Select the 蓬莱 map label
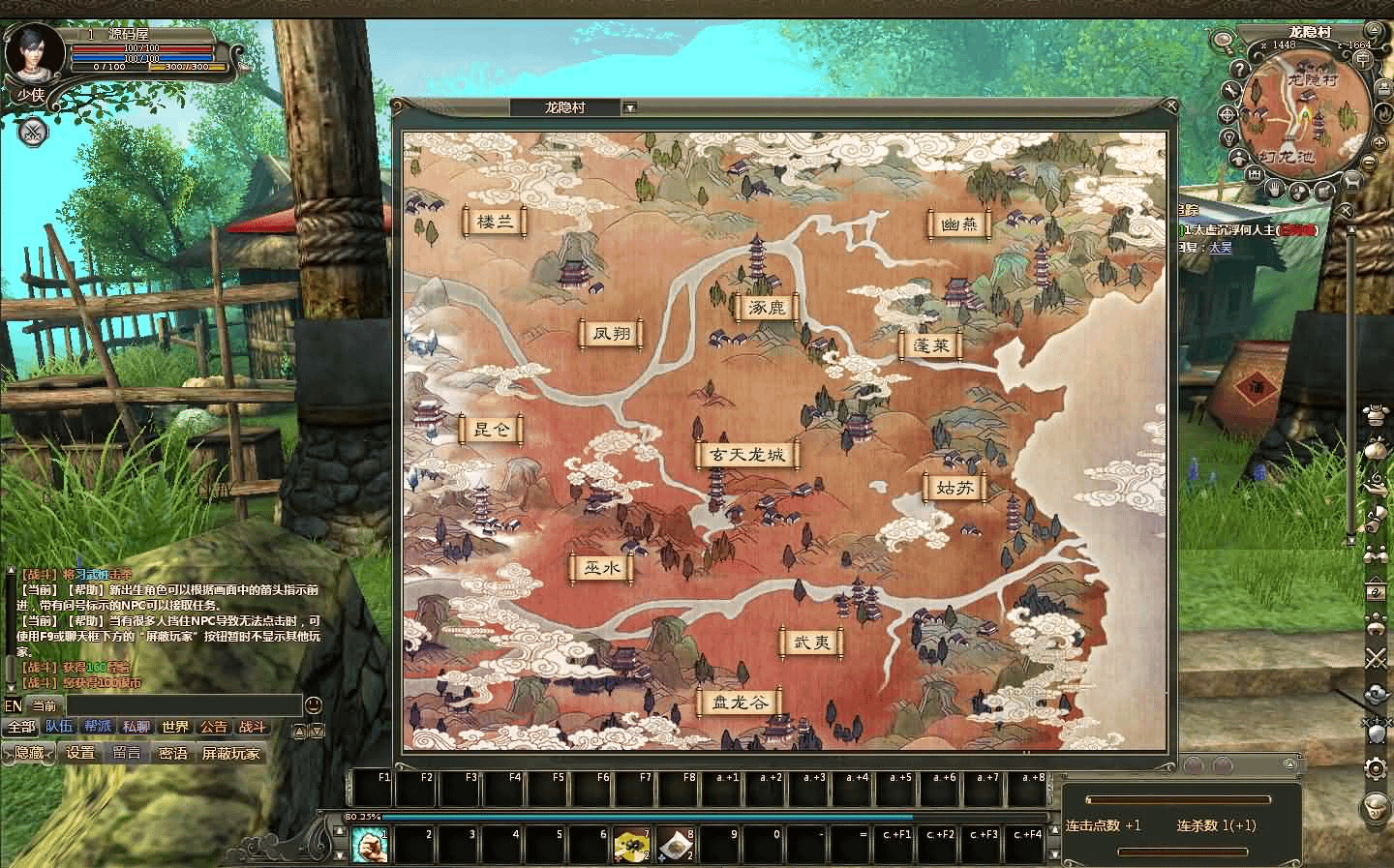 point(930,345)
